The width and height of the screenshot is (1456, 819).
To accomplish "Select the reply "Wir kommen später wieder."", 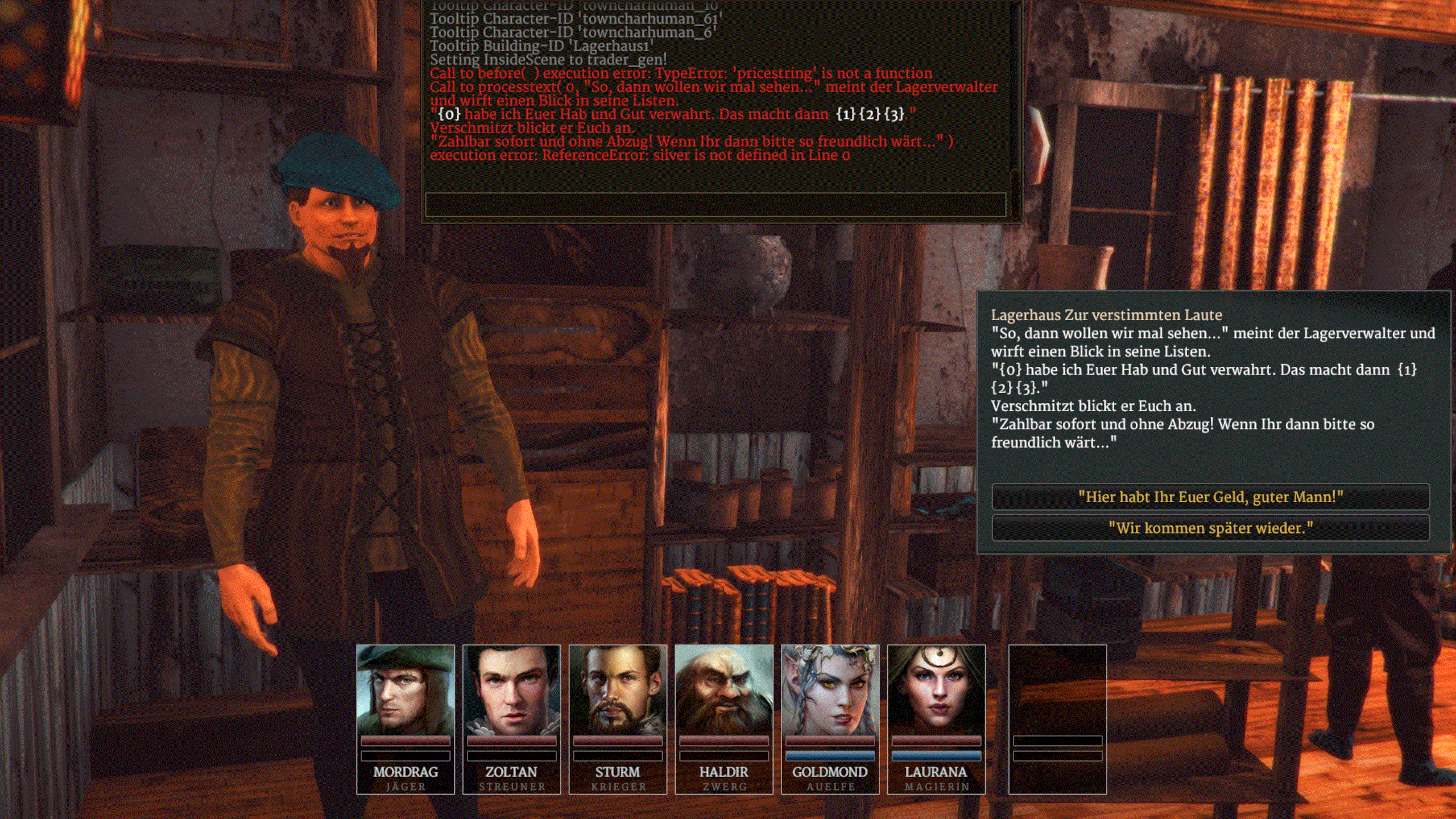I will click(1210, 528).
